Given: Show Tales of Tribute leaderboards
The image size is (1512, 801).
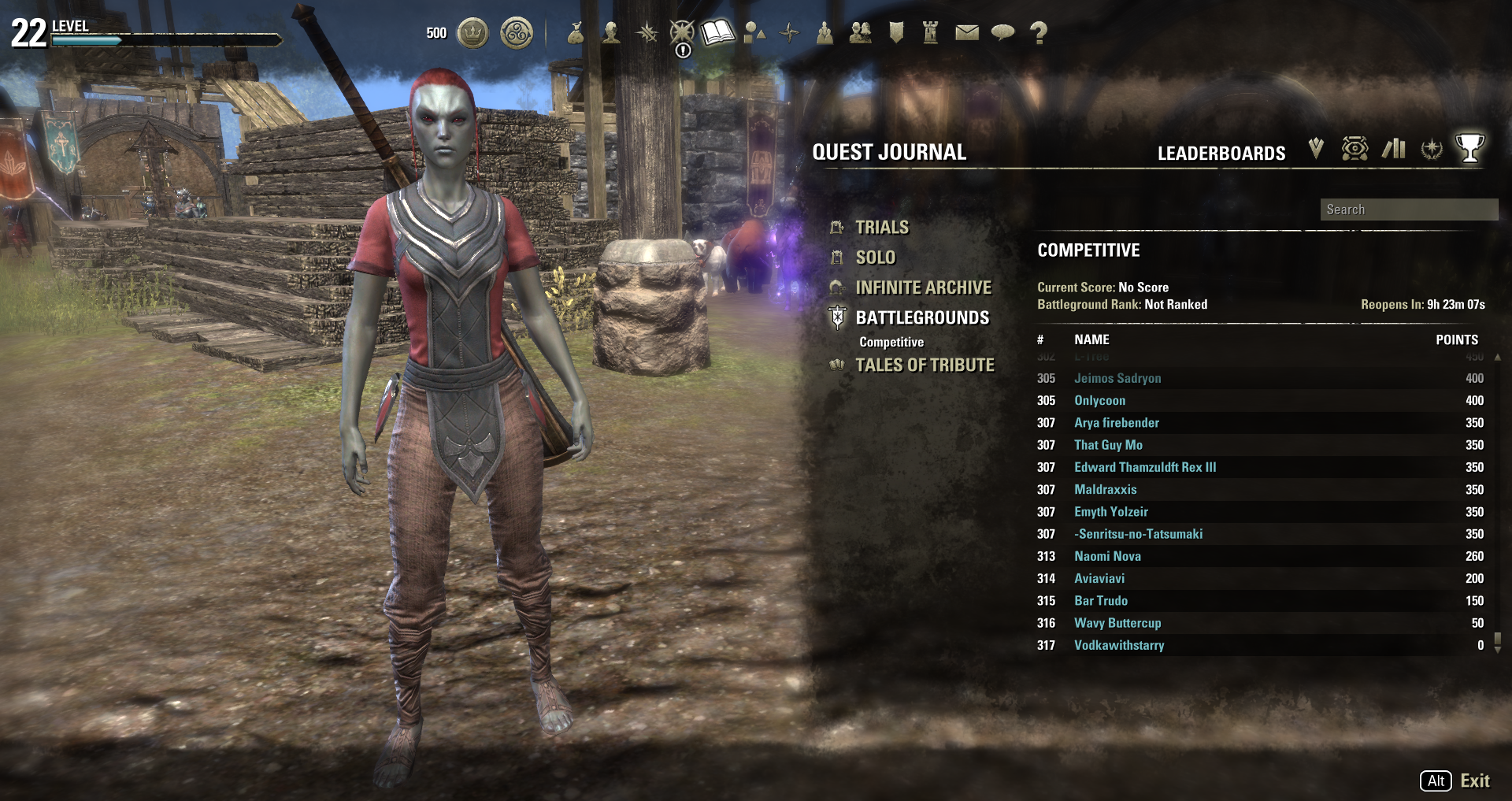Looking at the screenshot, I should pos(925,365).
